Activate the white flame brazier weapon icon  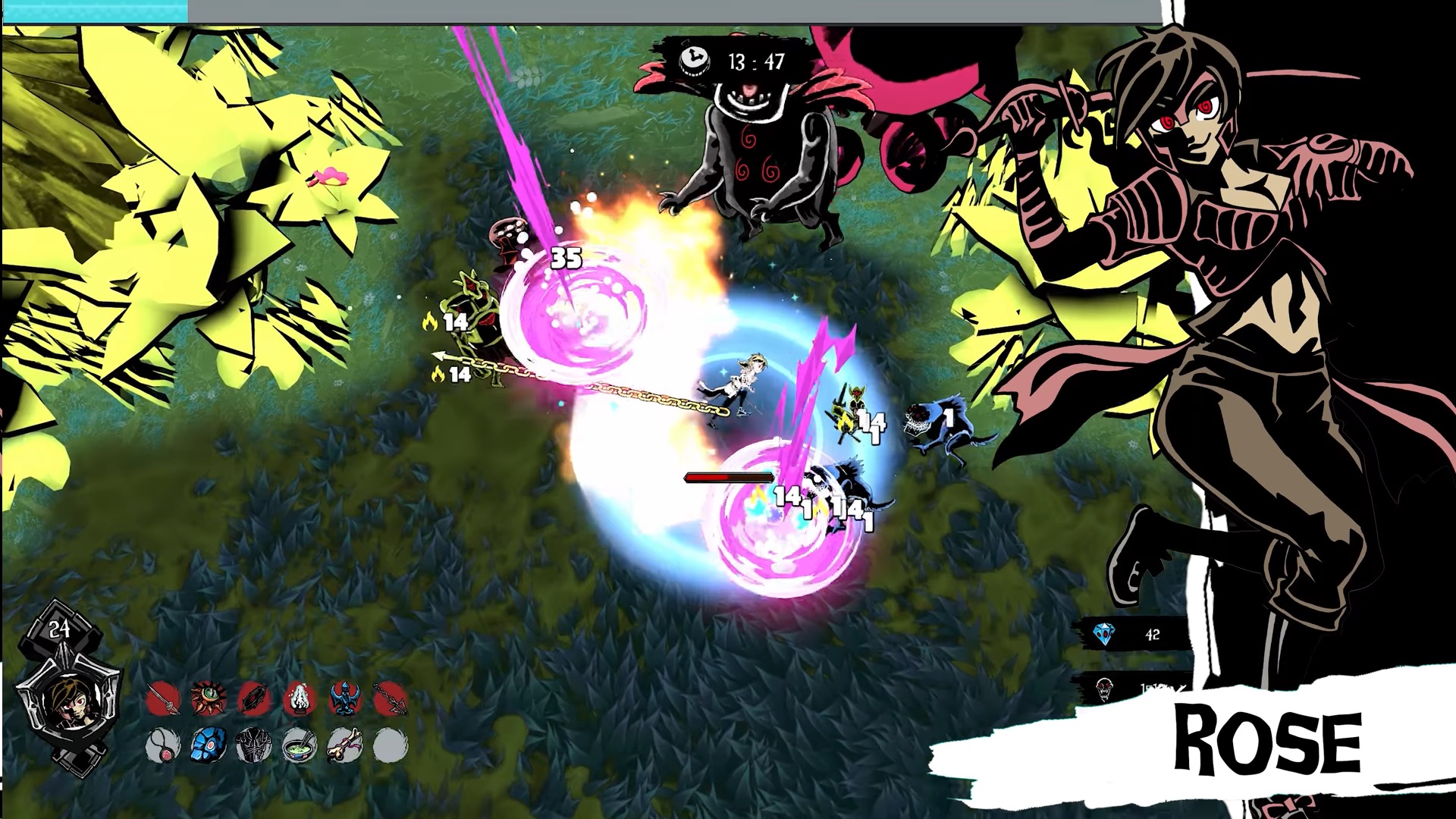(x=300, y=699)
